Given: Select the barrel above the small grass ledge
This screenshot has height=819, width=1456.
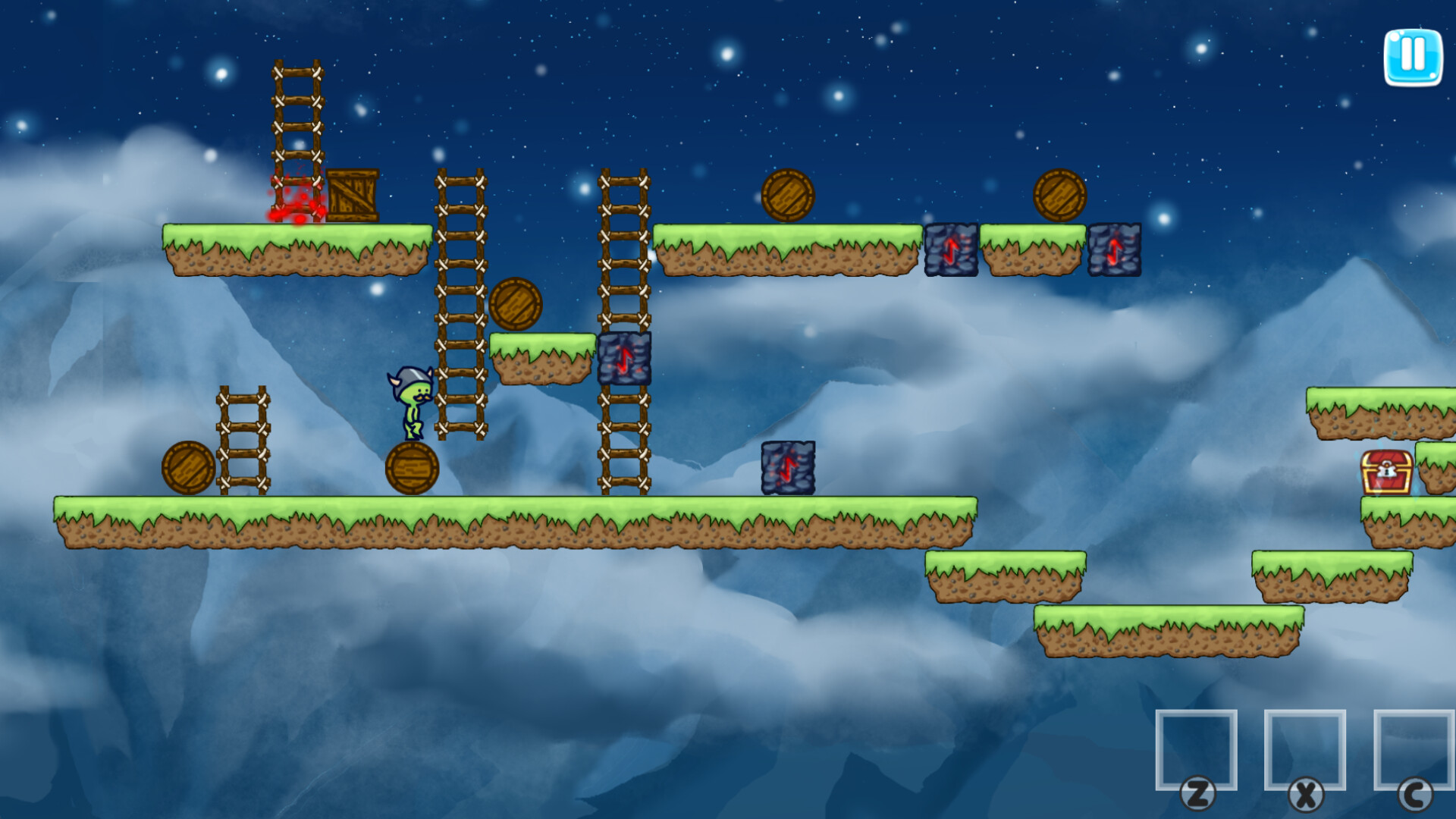Looking at the screenshot, I should [514, 303].
